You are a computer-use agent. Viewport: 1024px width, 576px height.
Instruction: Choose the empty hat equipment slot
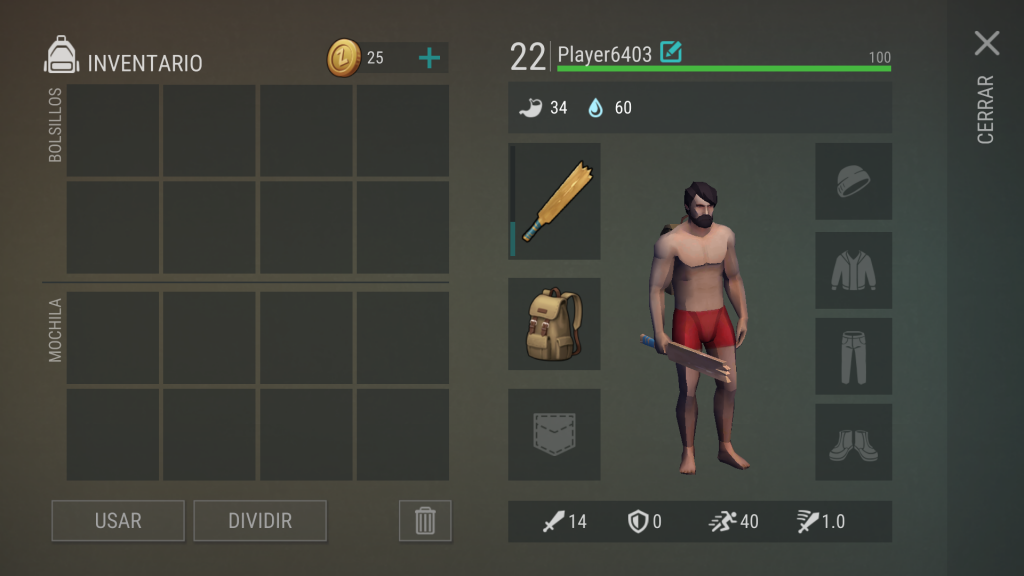pyautogui.click(x=853, y=181)
